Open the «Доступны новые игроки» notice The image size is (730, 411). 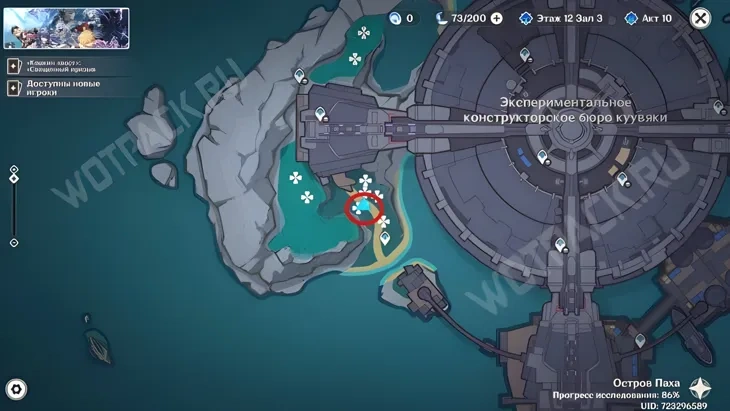click(60, 88)
